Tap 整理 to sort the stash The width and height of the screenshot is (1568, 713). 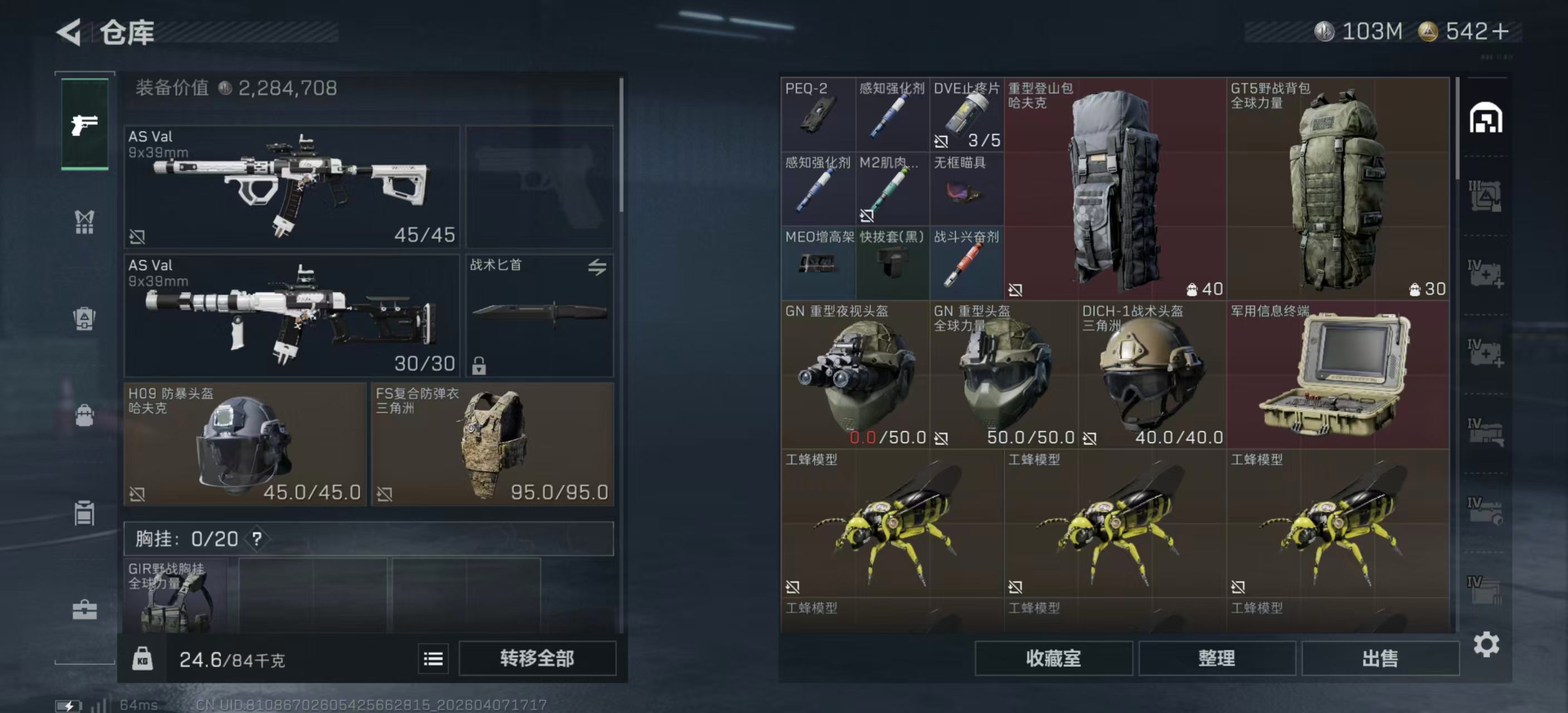pyautogui.click(x=1216, y=658)
